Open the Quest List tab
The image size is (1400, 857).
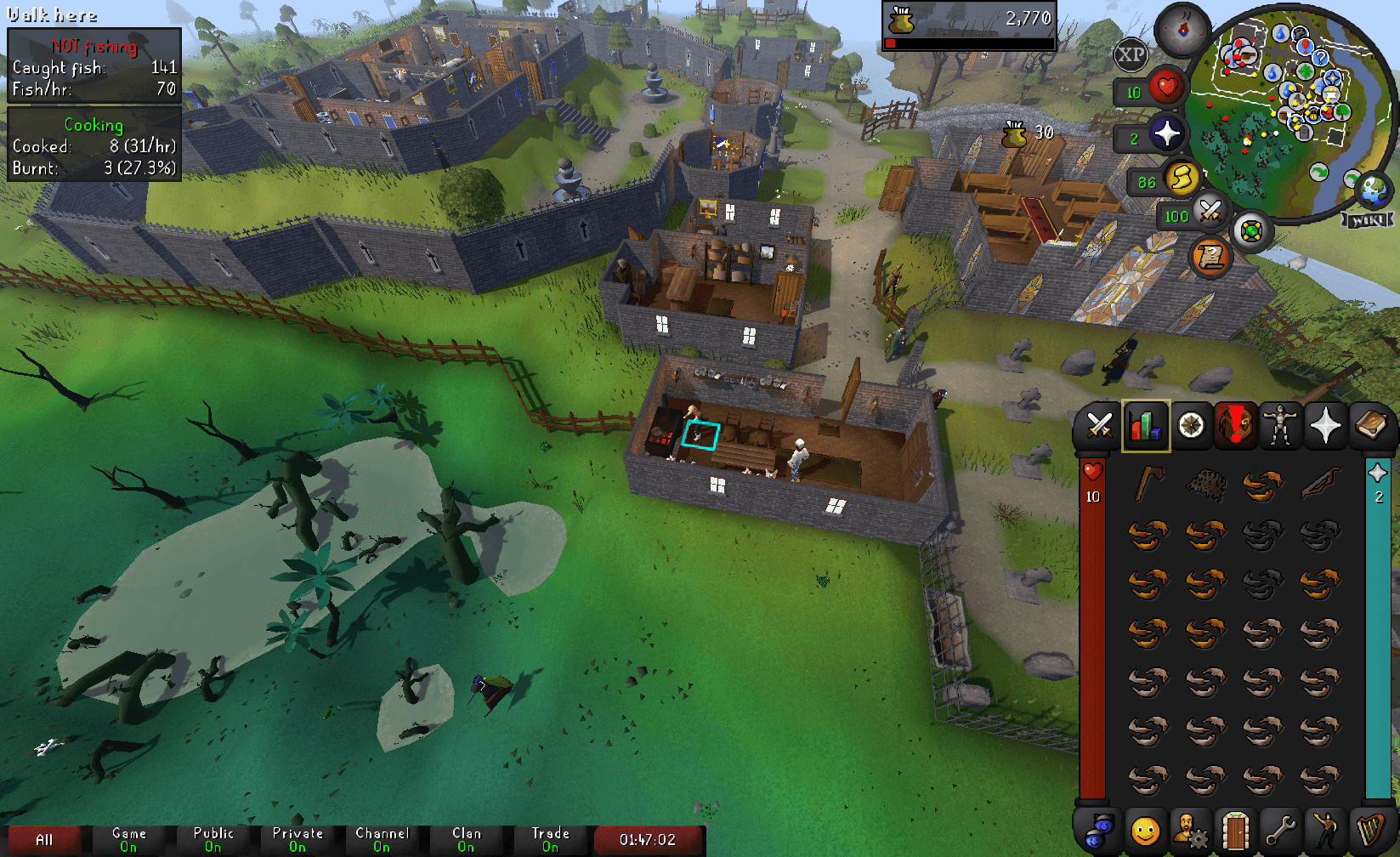click(1193, 425)
